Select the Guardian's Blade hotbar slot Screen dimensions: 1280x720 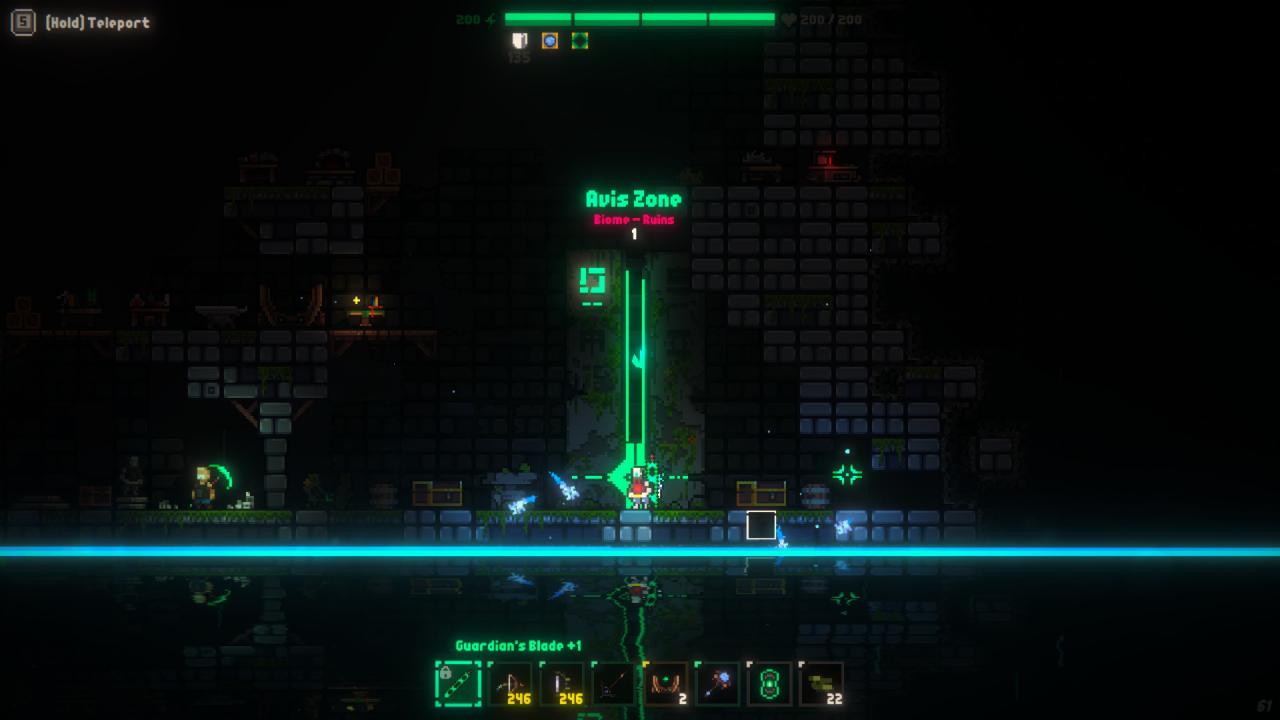[458, 684]
